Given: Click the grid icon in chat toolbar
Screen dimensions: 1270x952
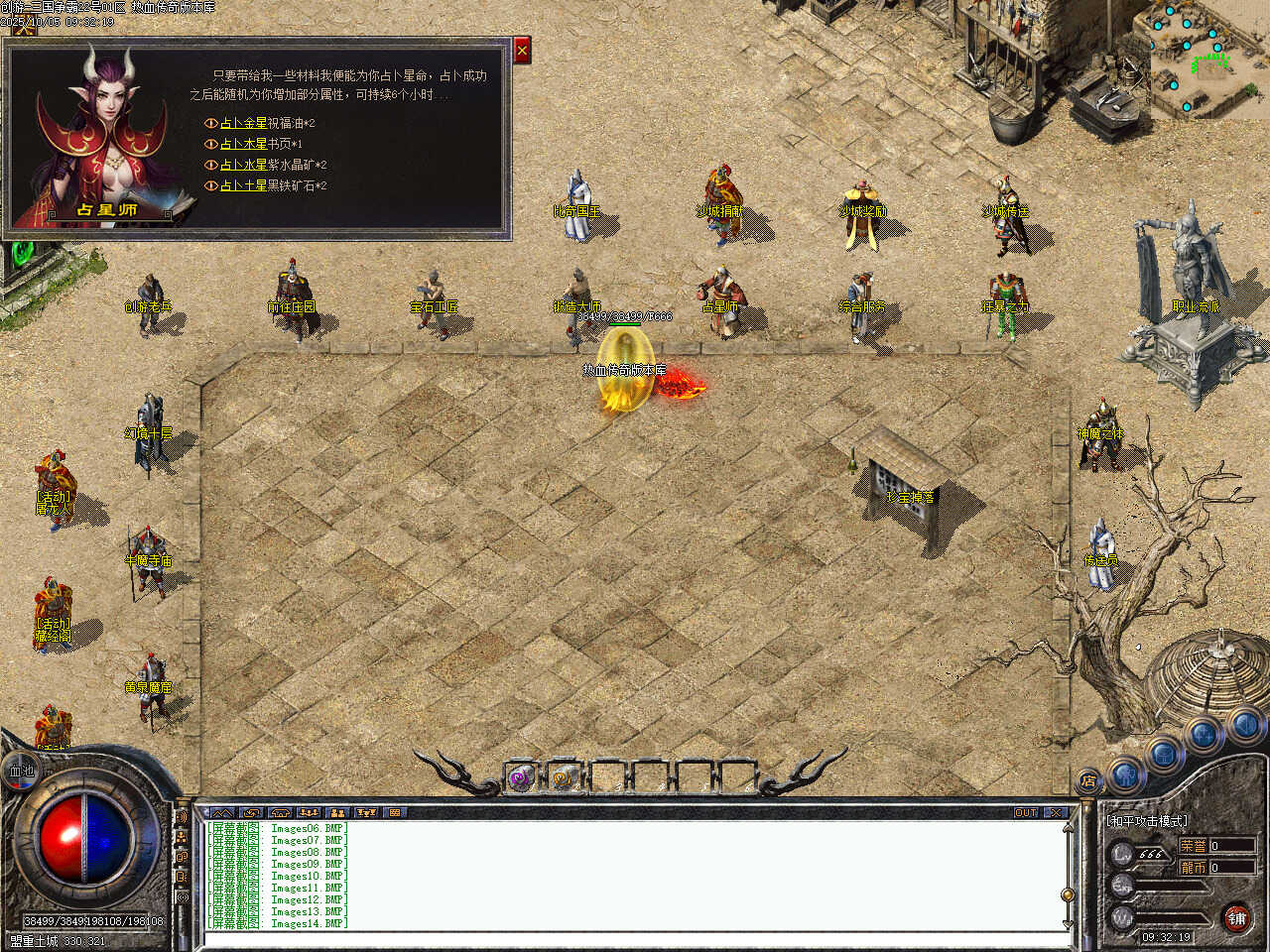Looking at the screenshot, I should point(395,812).
